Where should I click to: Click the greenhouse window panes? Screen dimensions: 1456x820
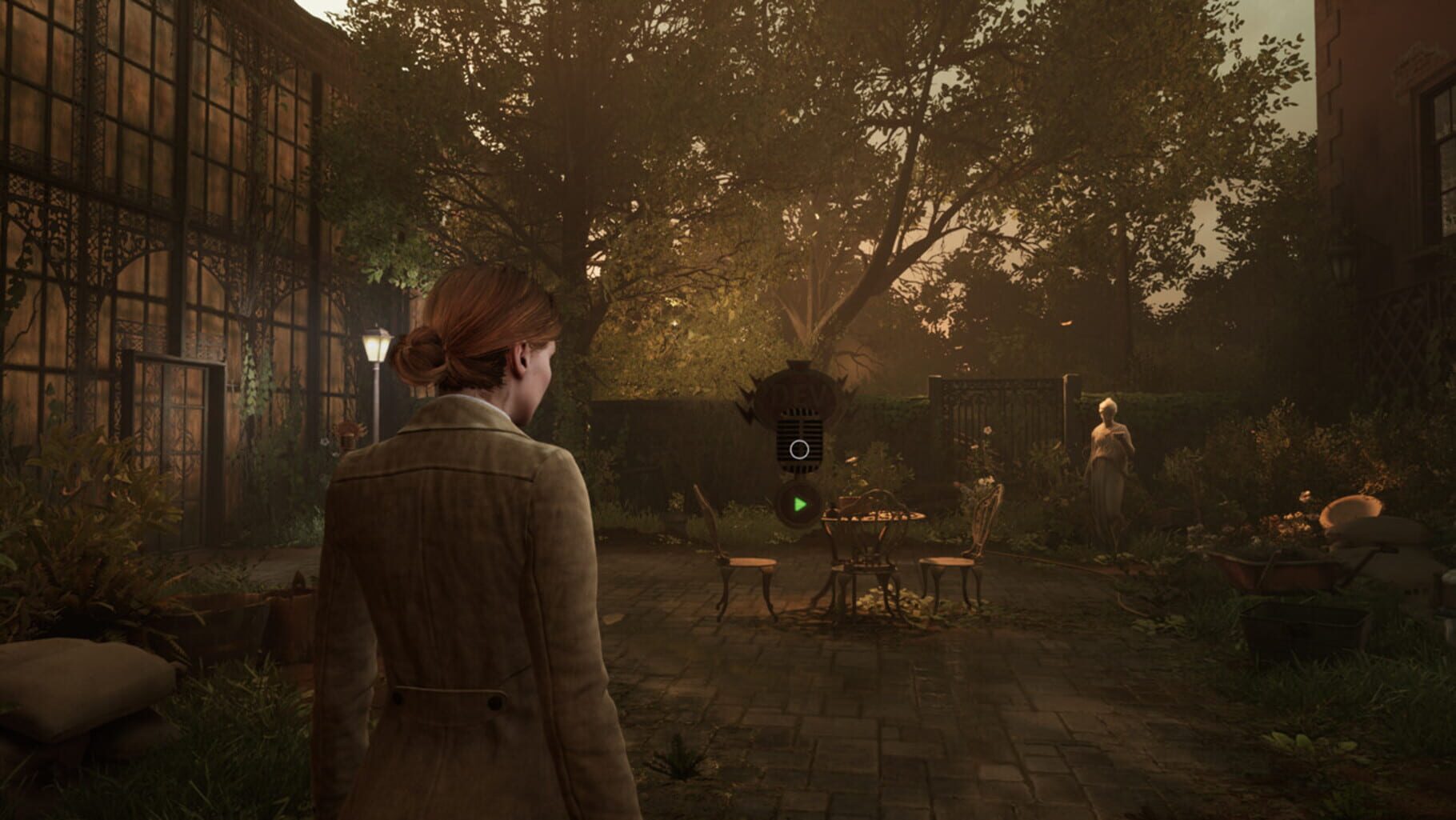point(160,160)
